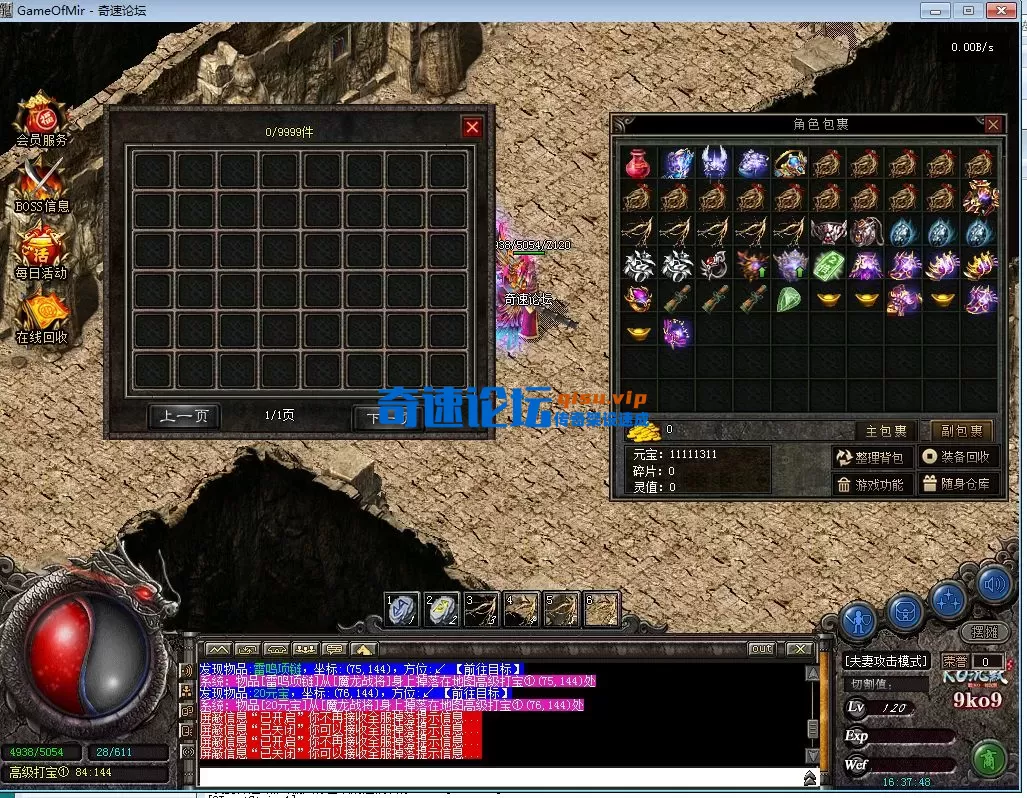Switch to the 副包裹 secondary bag tab
Screen dimensions: 1027x798
(x=962, y=431)
